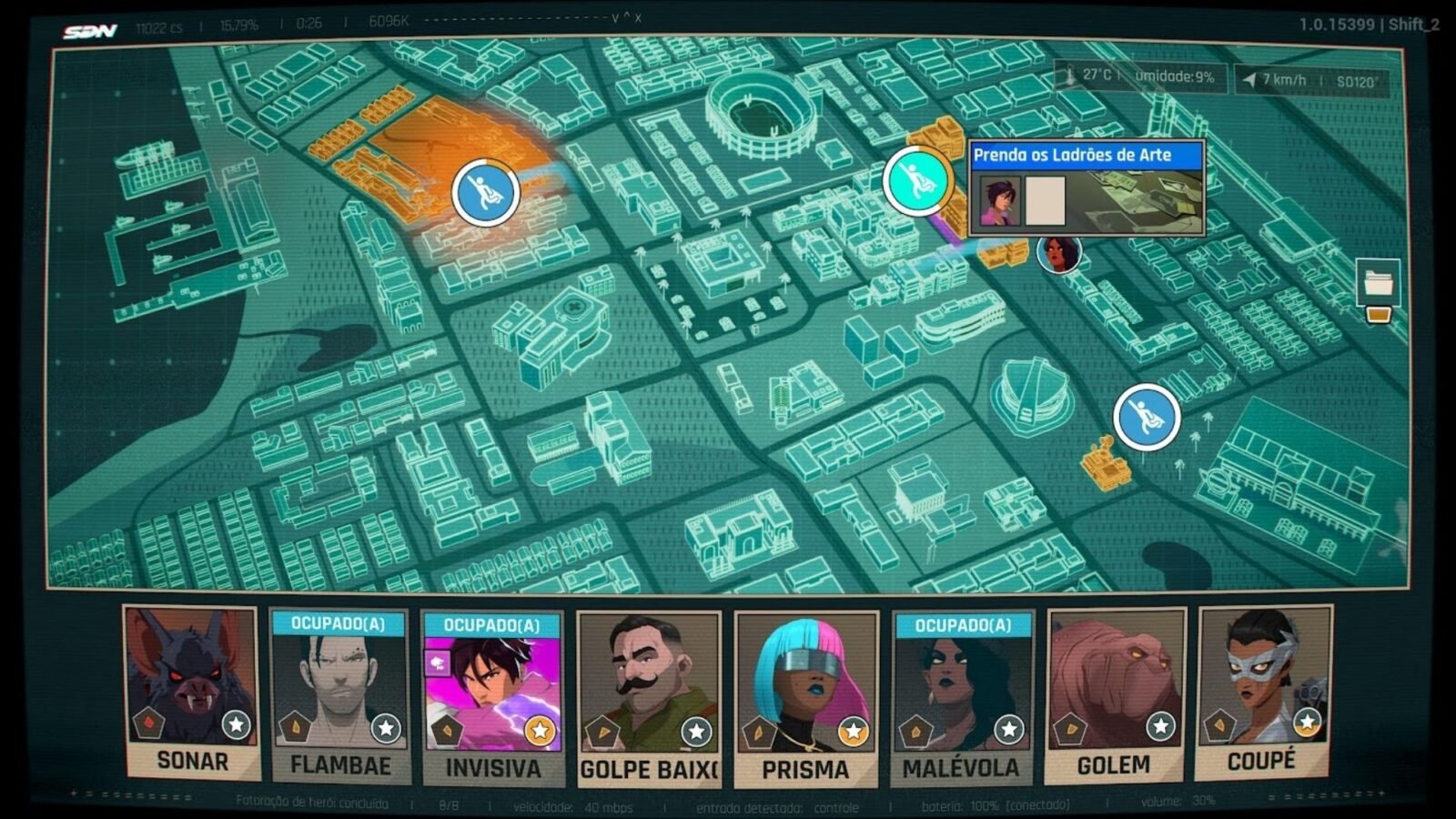Open the 'Prenda os Ladrões de Arte' mission
Image resolution: width=1456 pixels, height=819 pixels.
(x=1086, y=156)
